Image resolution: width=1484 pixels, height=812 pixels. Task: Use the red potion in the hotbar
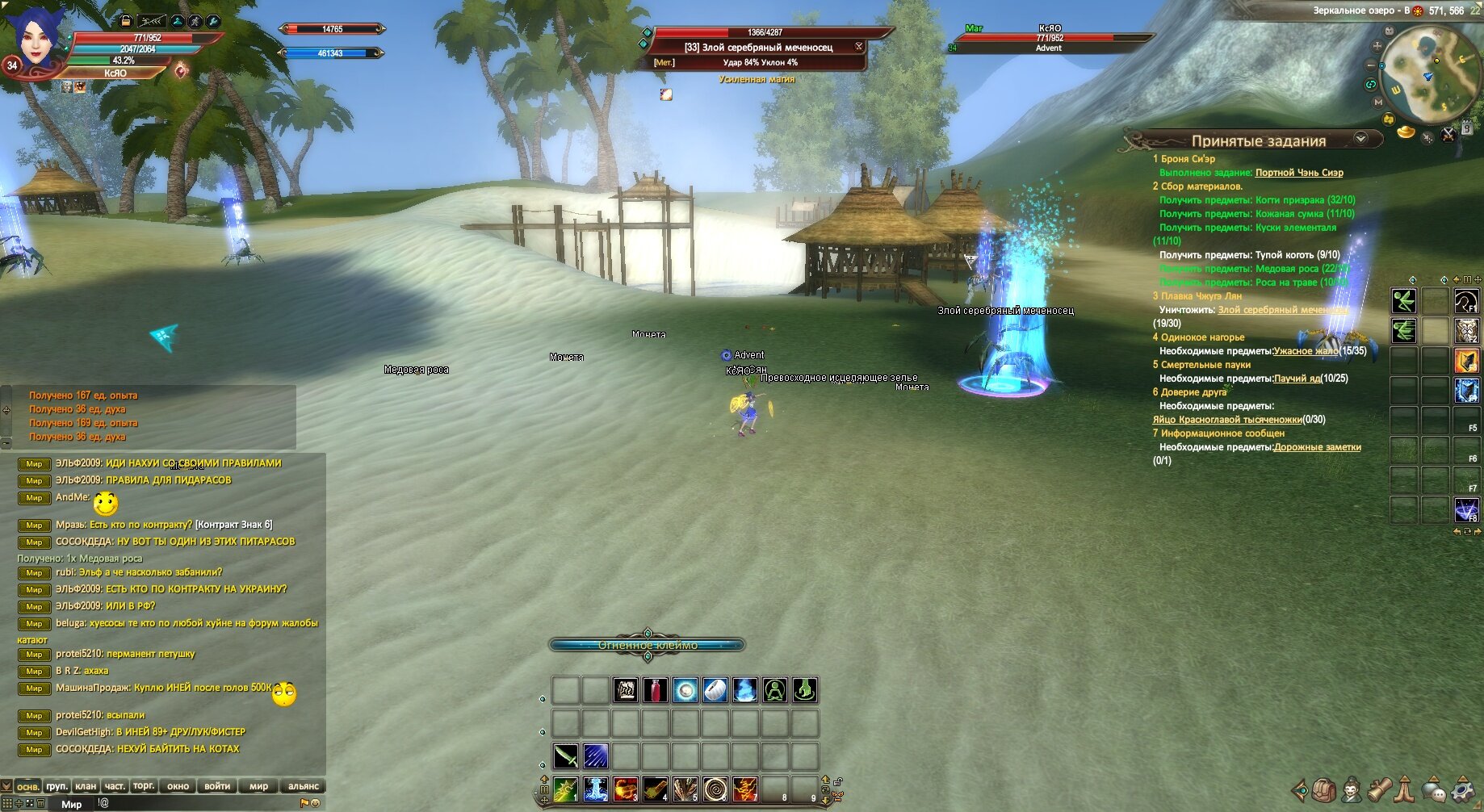tap(656, 690)
